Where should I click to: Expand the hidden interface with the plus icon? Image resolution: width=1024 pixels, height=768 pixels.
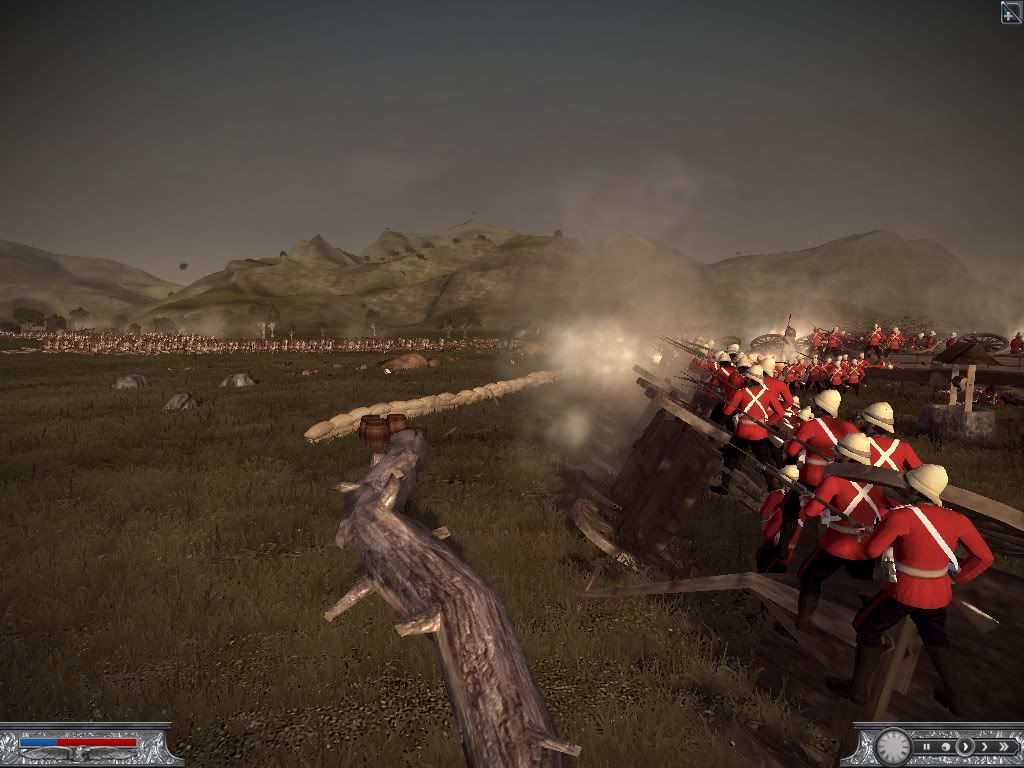tap(1011, 12)
